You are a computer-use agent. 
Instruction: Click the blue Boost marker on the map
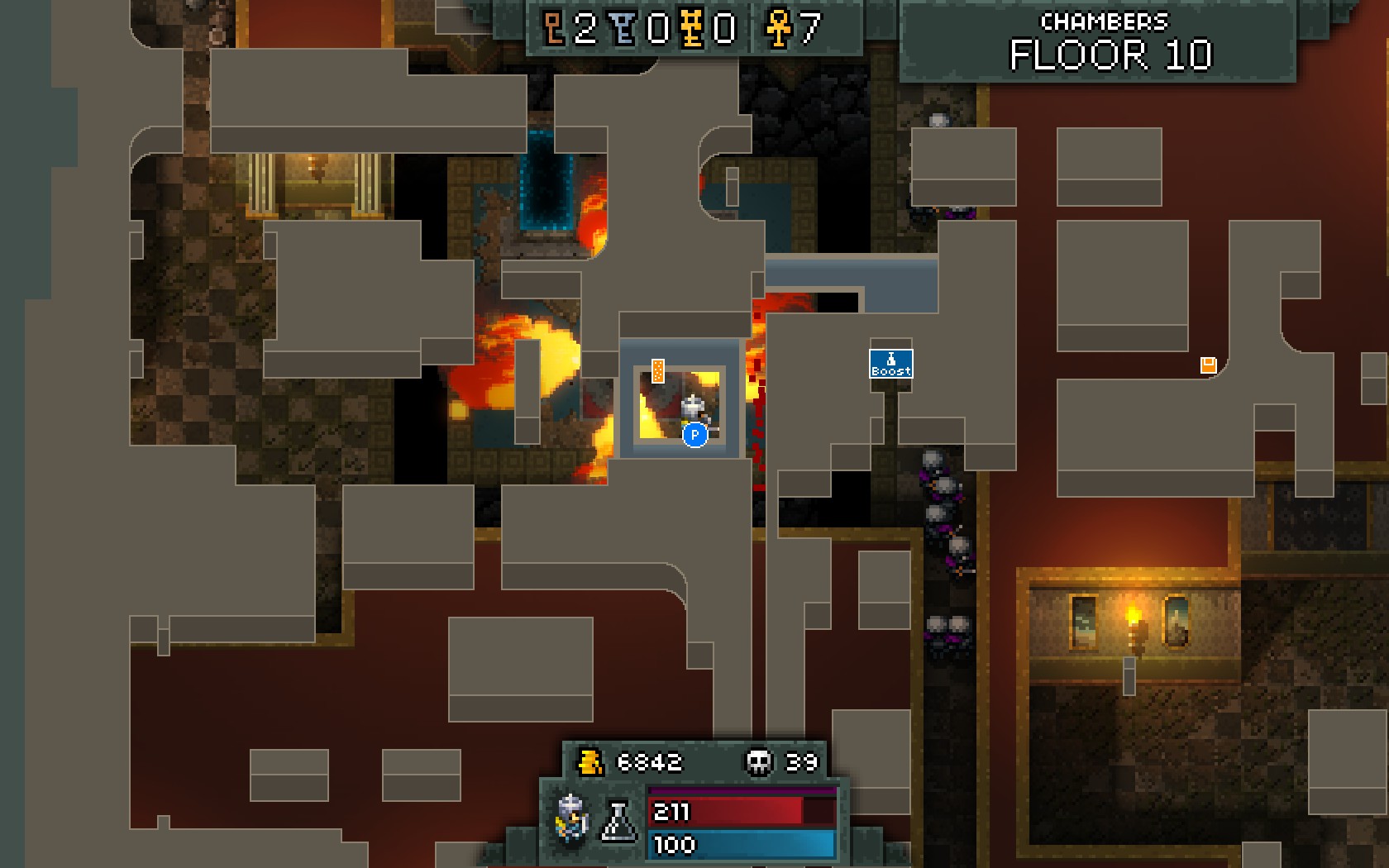point(890,364)
